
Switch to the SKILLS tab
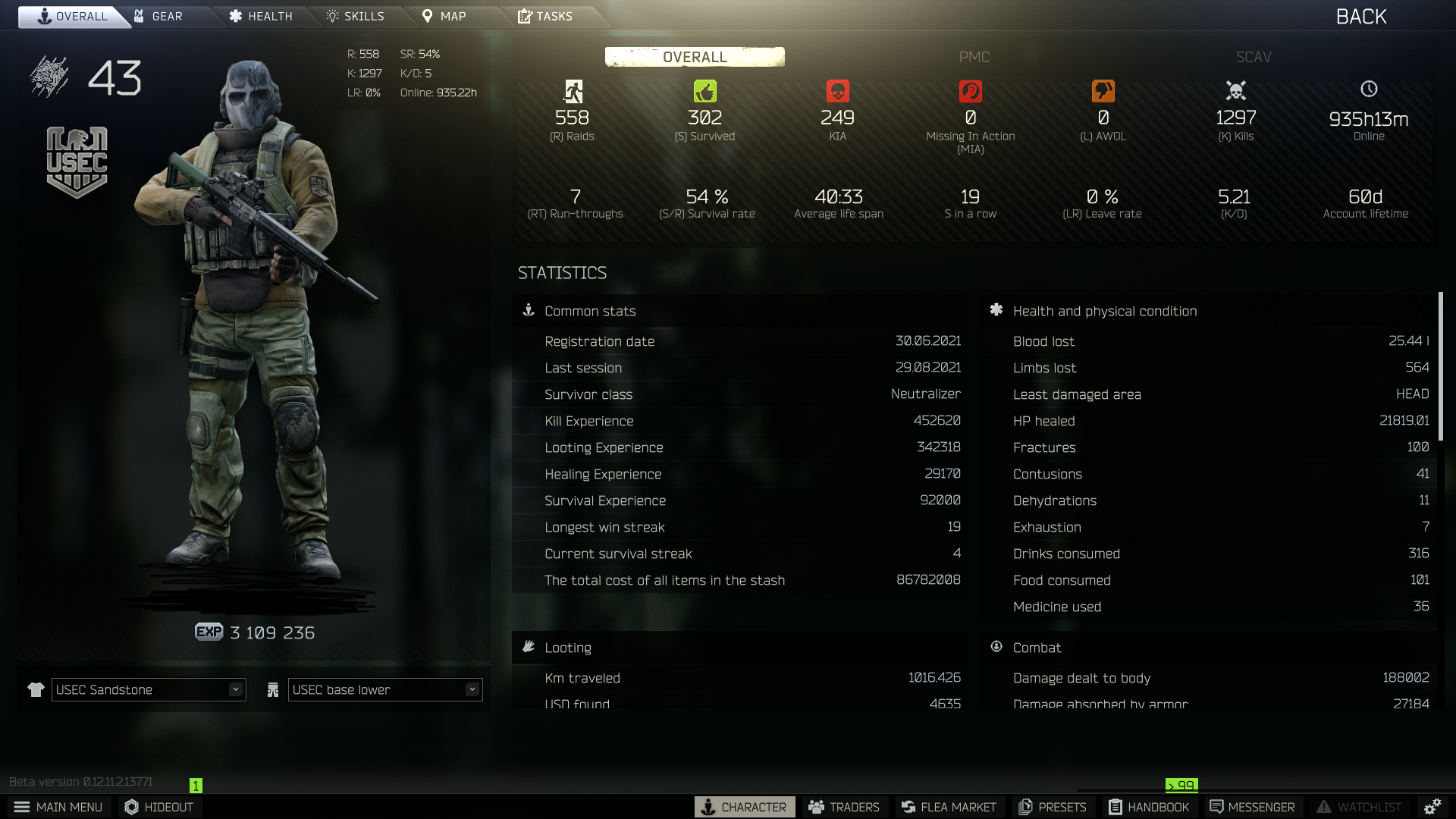(x=356, y=16)
